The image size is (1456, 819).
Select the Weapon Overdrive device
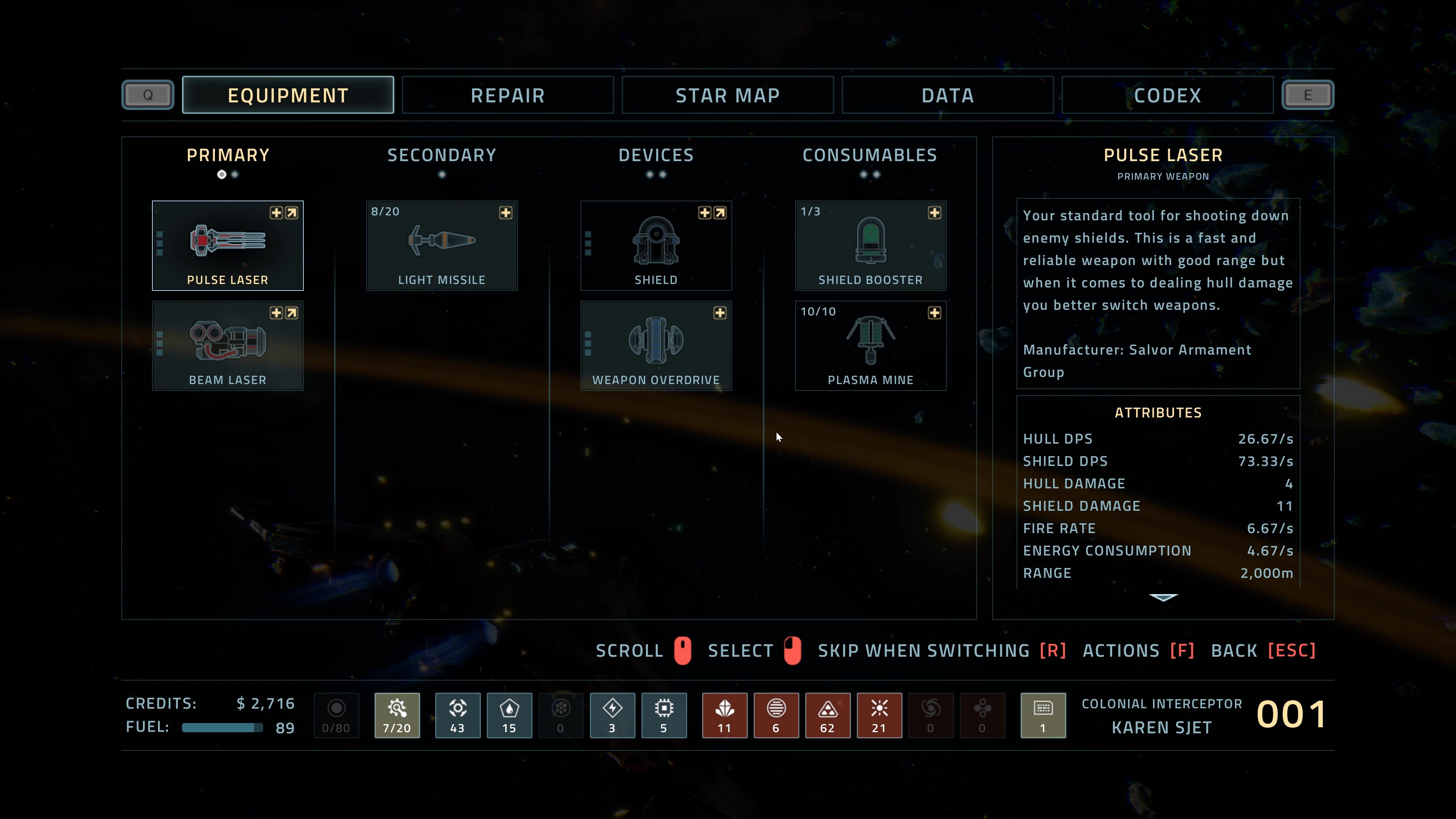[656, 345]
